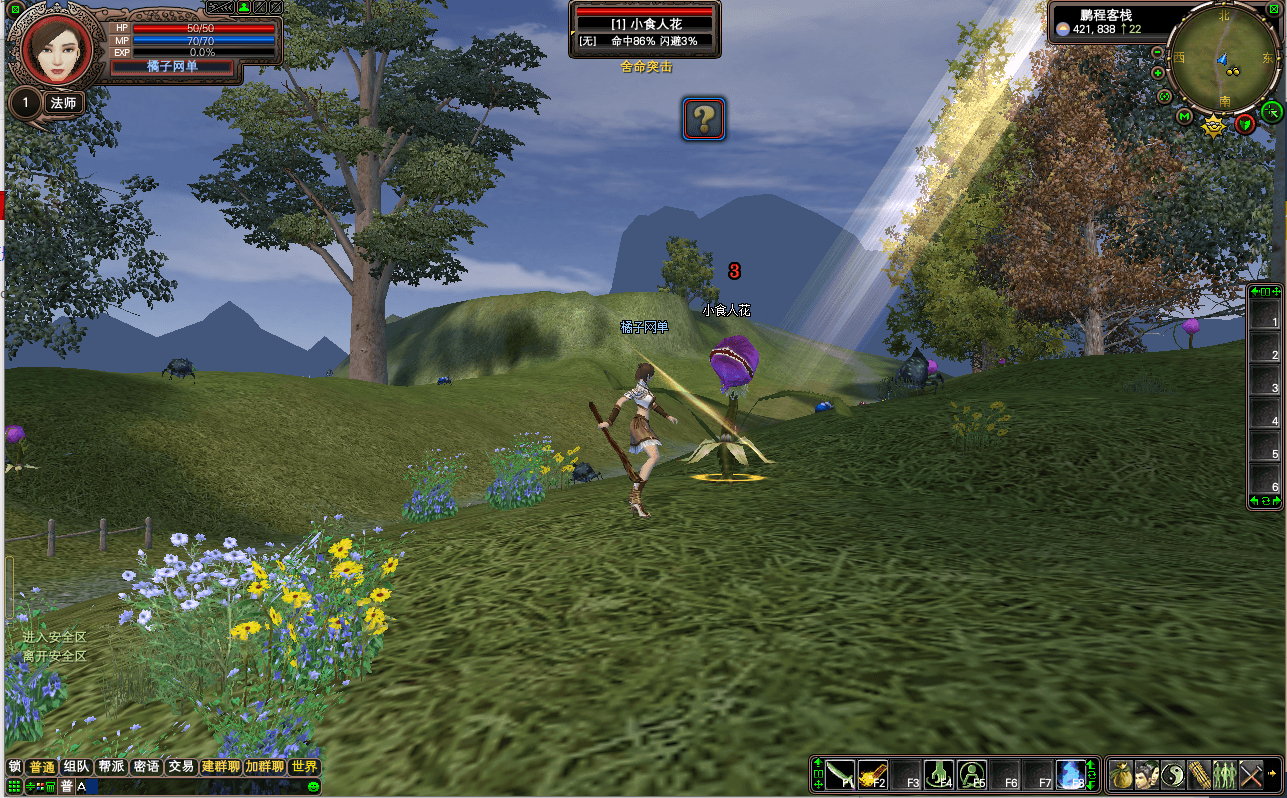Toggle the red shield icon near minimap
Screen dimensions: 1287x798
click(1245, 124)
